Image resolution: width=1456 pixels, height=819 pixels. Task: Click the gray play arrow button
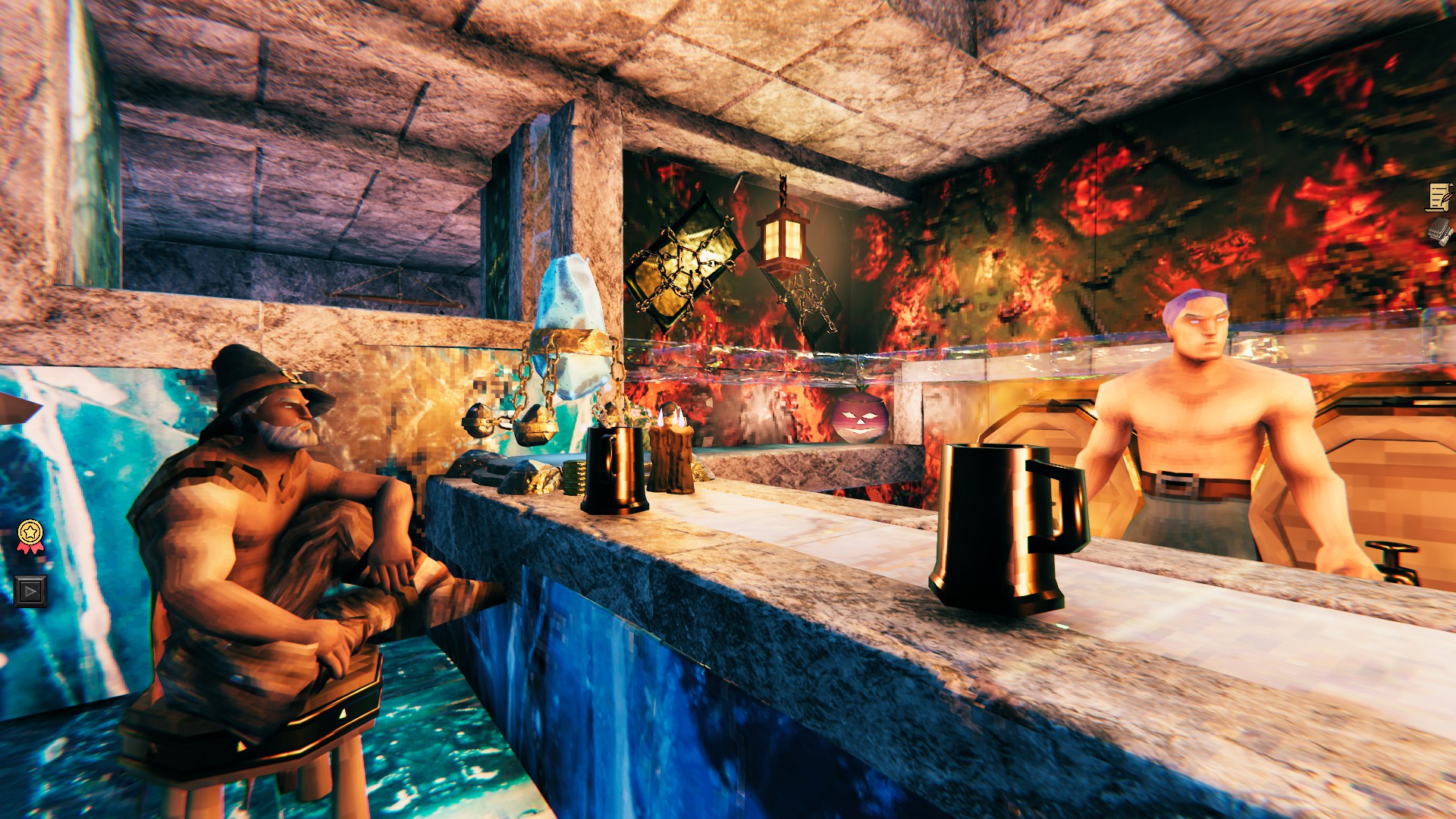[x=30, y=591]
